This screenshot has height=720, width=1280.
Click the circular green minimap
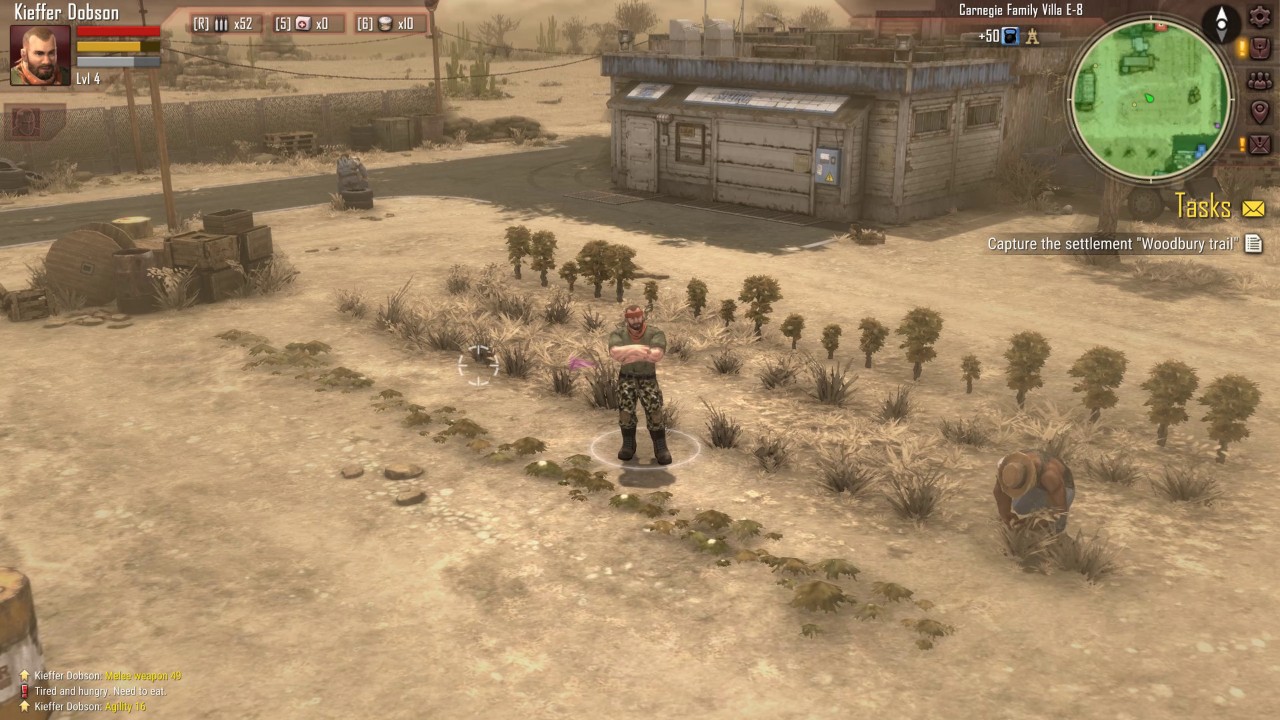[1150, 97]
